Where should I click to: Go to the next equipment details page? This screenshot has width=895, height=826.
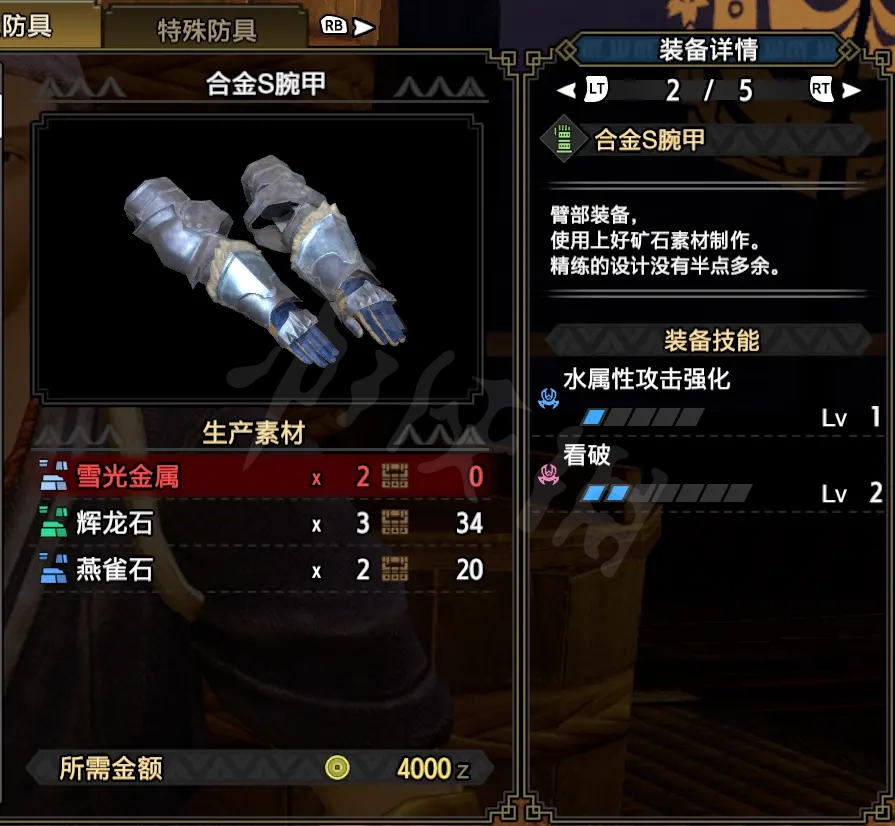pyautogui.click(x=834, y=91)
